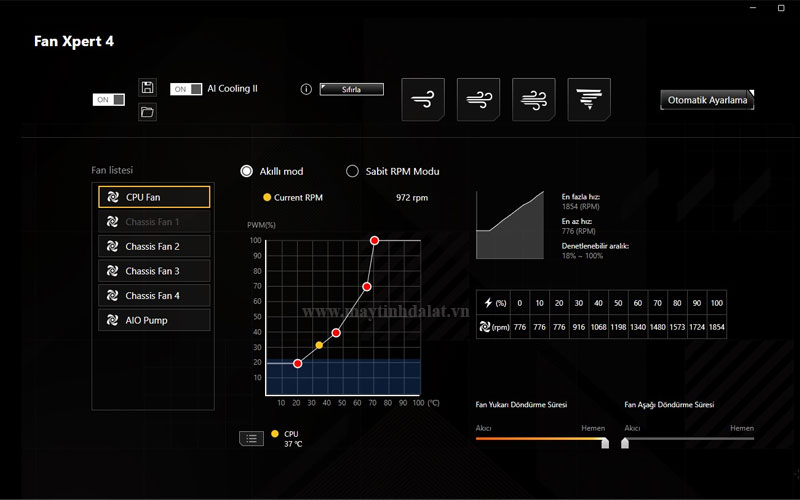Click the Fan Aşağı Döndürme Süresi slider handle
Viewport: 800px width, 500px height.
625,442
